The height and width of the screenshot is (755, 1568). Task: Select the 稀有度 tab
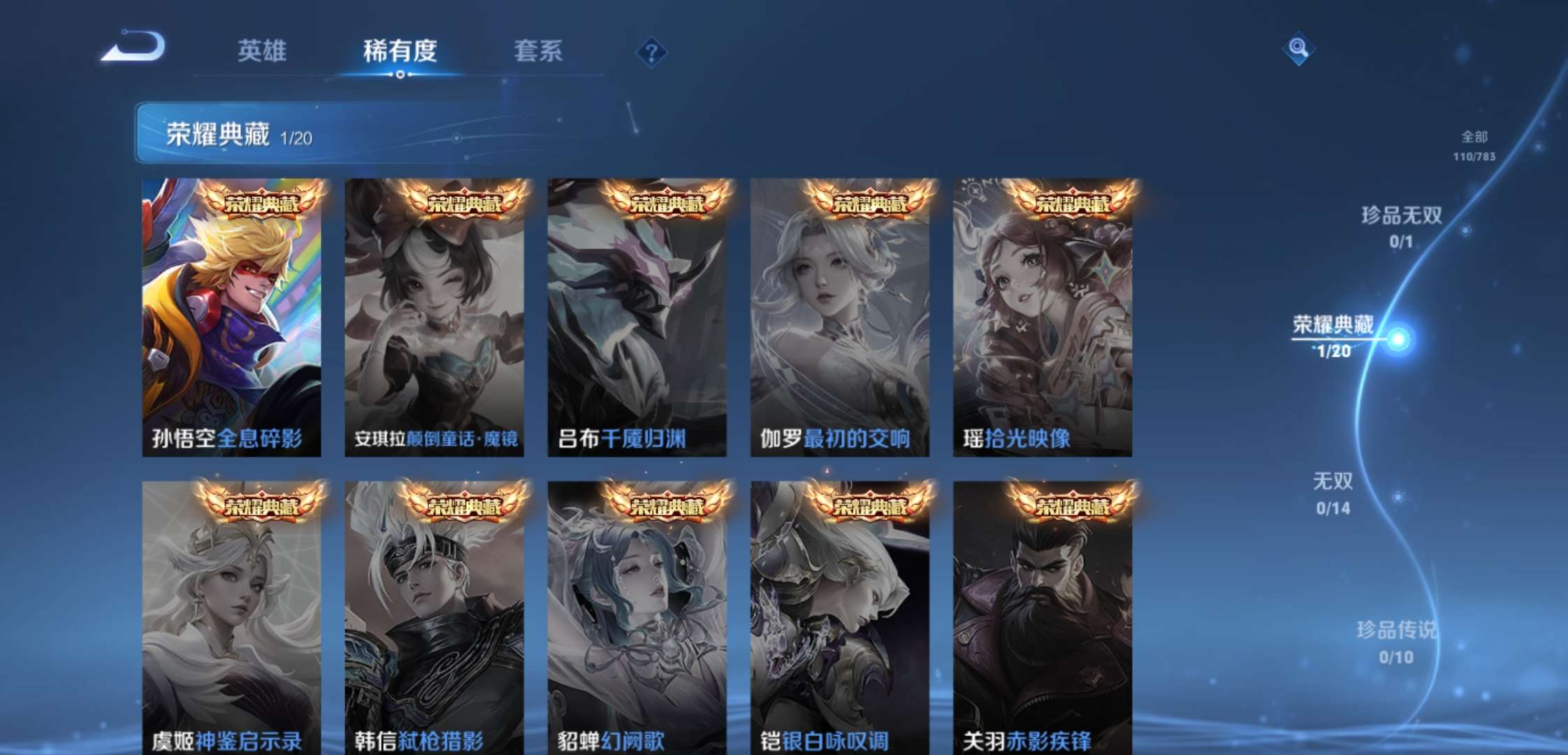click(400, 51)
